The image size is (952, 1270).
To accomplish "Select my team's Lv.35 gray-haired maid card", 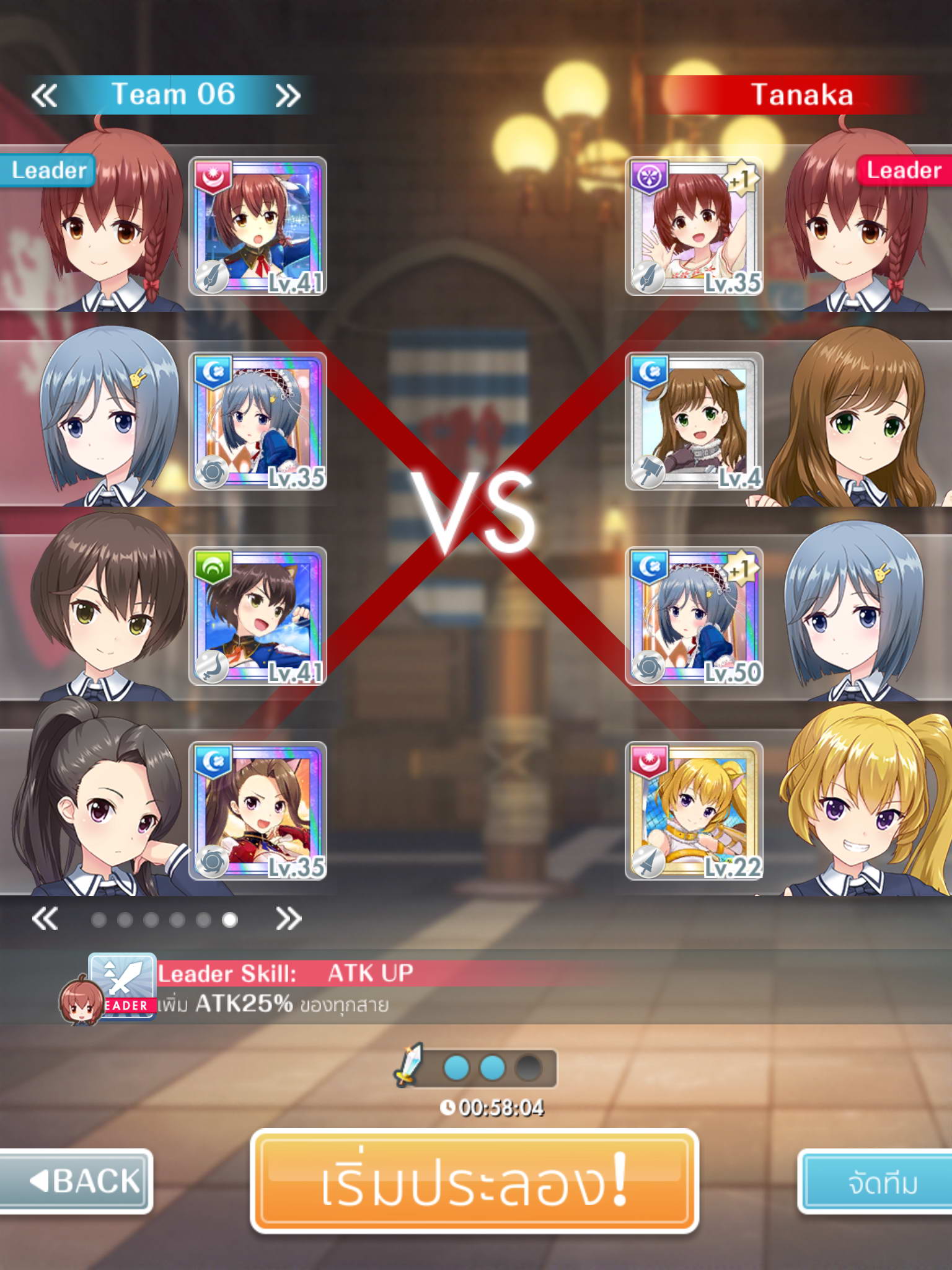I will pyautogui.click(x=258, y=421).
